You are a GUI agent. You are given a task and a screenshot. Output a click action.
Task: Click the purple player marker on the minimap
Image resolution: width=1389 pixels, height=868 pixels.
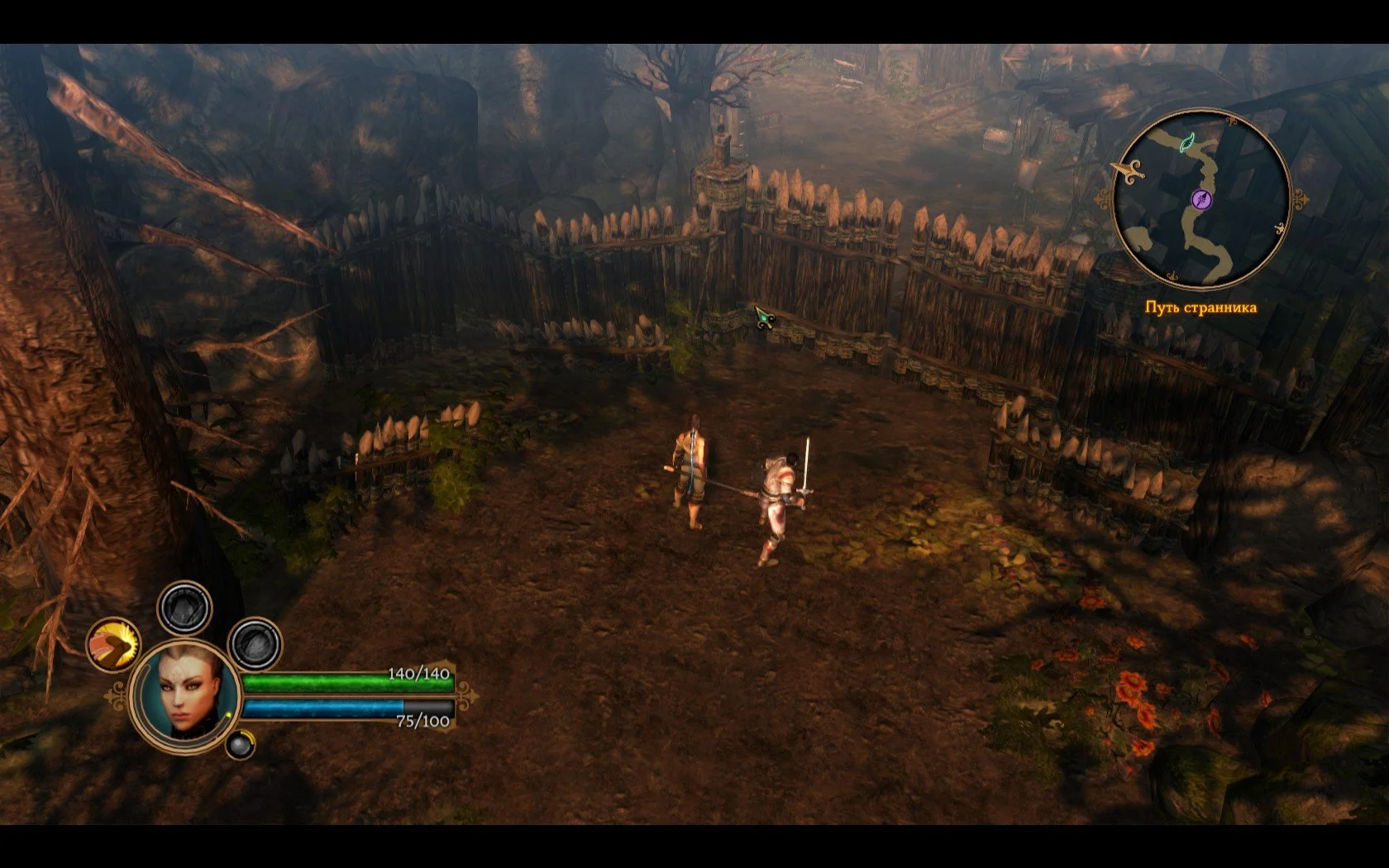pos(1202,198)
